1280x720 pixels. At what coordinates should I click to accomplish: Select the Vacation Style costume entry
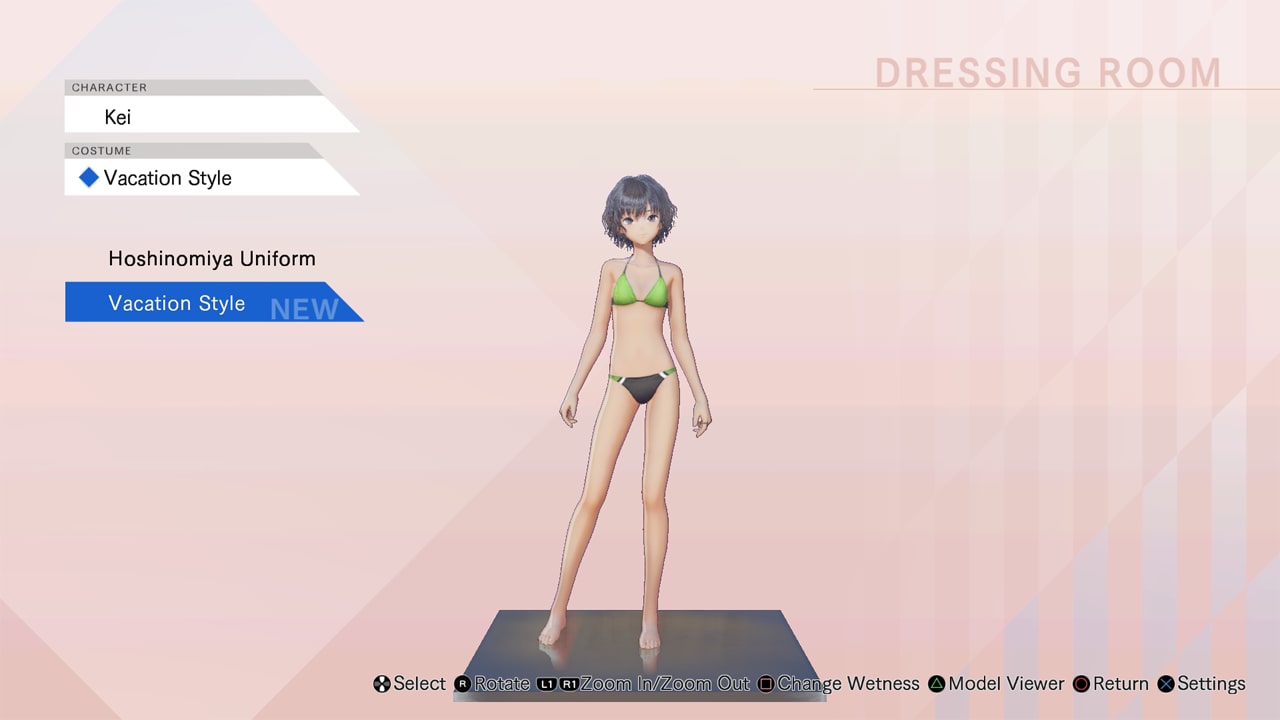pos(176,303)
